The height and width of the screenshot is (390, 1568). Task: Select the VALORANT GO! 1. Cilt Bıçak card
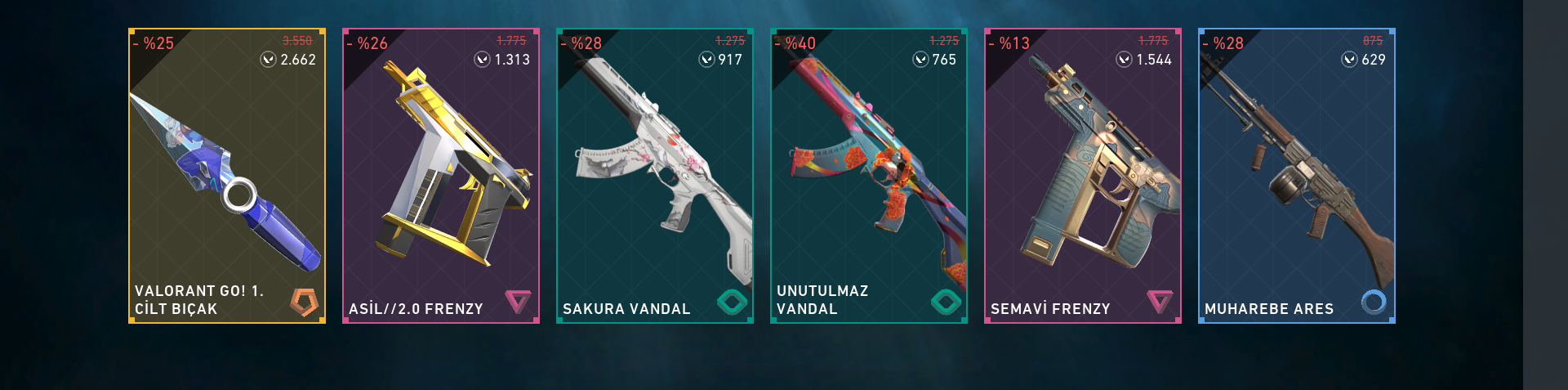tap(227, 176)
